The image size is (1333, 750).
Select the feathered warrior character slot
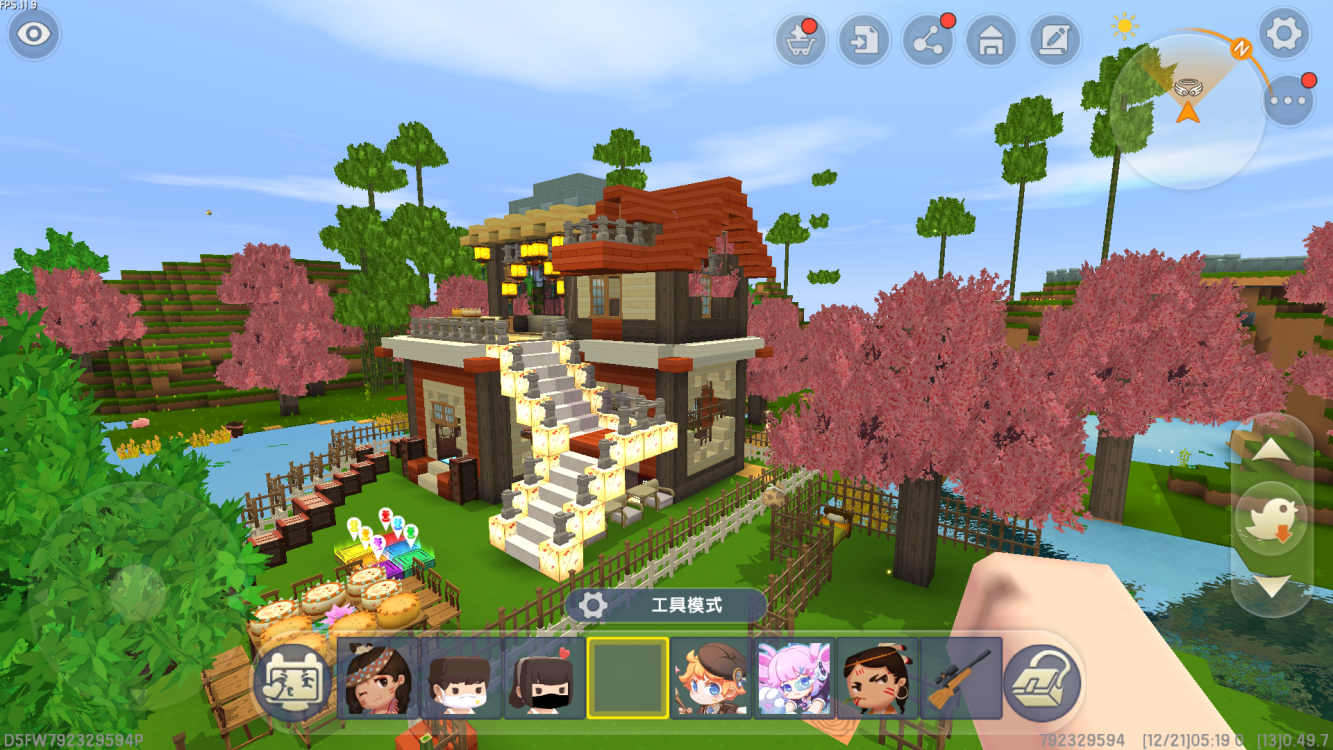pos(877,678)
